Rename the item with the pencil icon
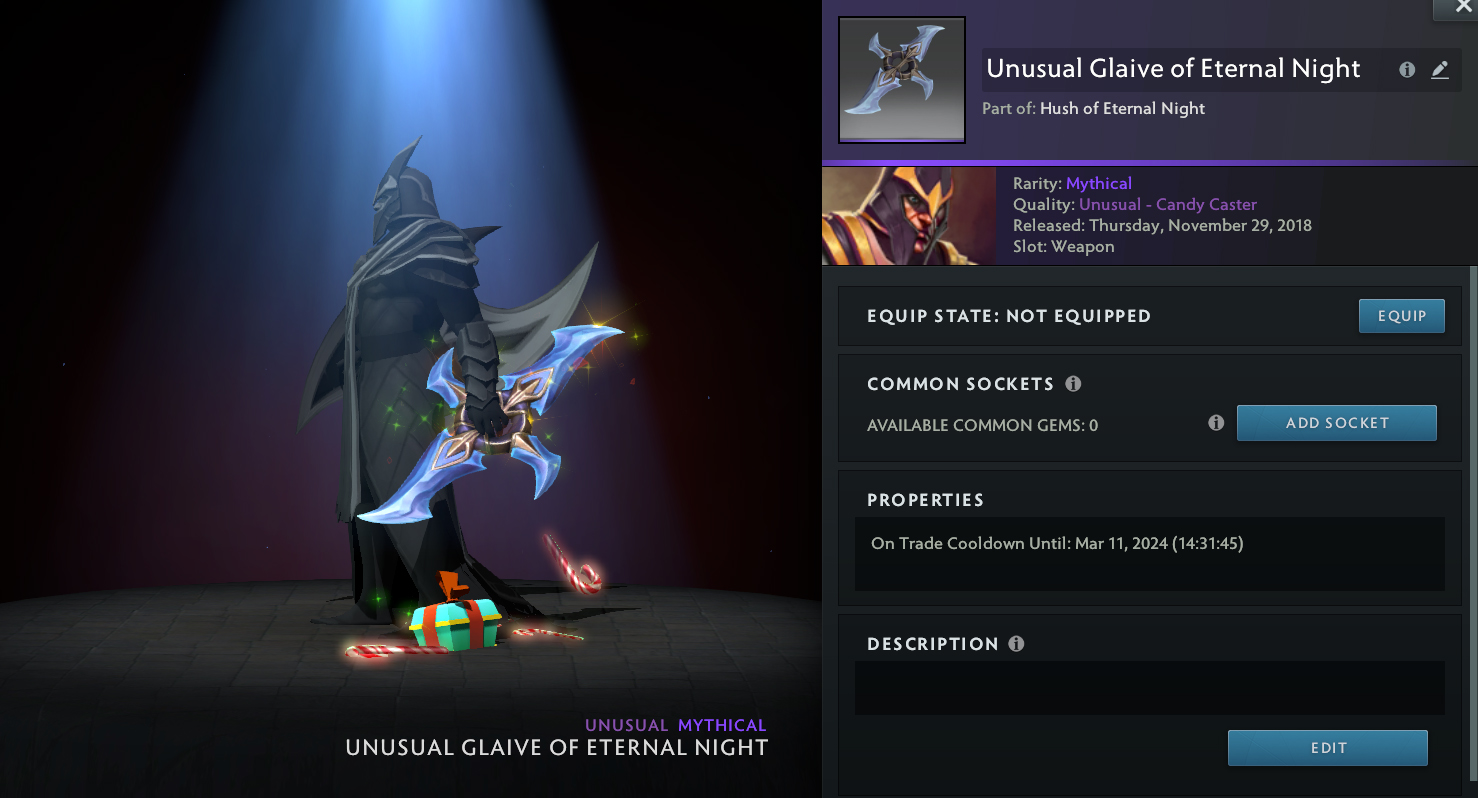Viewport: 1478px width, 798px height. (x=1439, y=70)
